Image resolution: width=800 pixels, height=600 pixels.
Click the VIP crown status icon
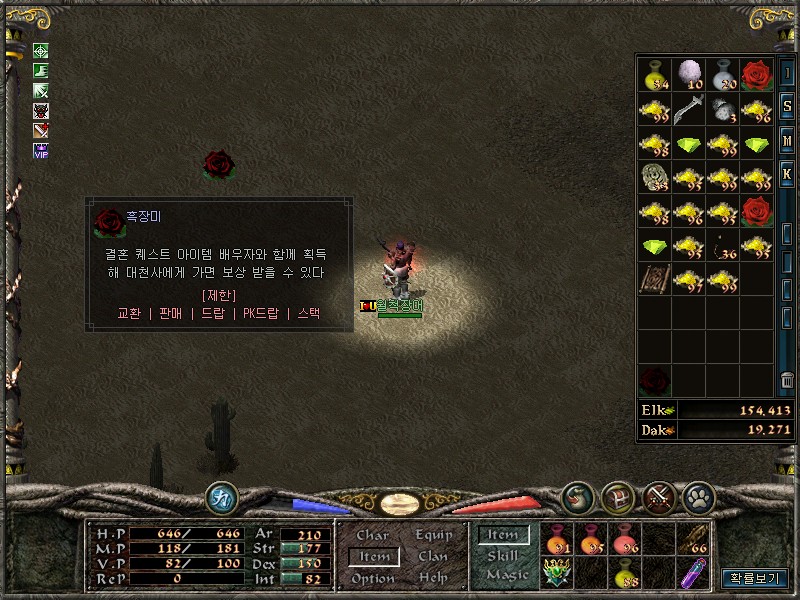[x=41, y=150]
